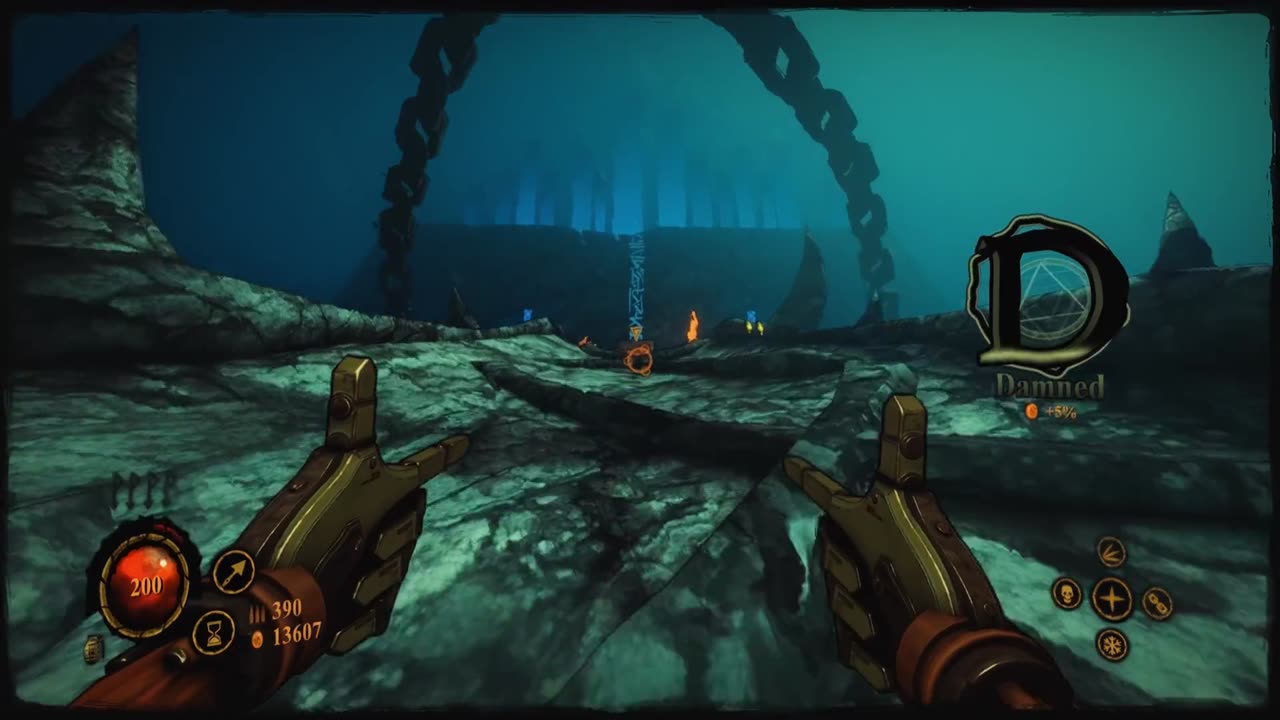Choose the chain link ability icon
The height and width of the screenshot is (720, 1280).
(1157, 603)
